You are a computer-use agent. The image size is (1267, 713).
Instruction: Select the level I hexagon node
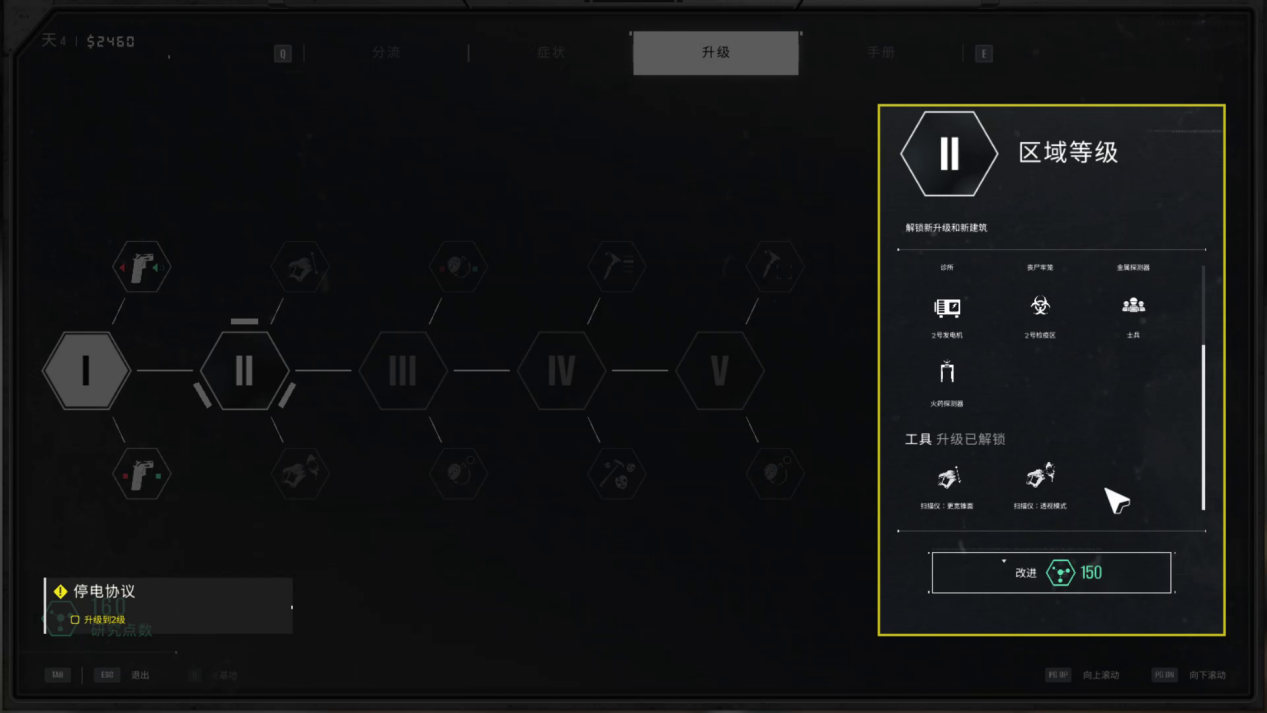click(87, 370)
